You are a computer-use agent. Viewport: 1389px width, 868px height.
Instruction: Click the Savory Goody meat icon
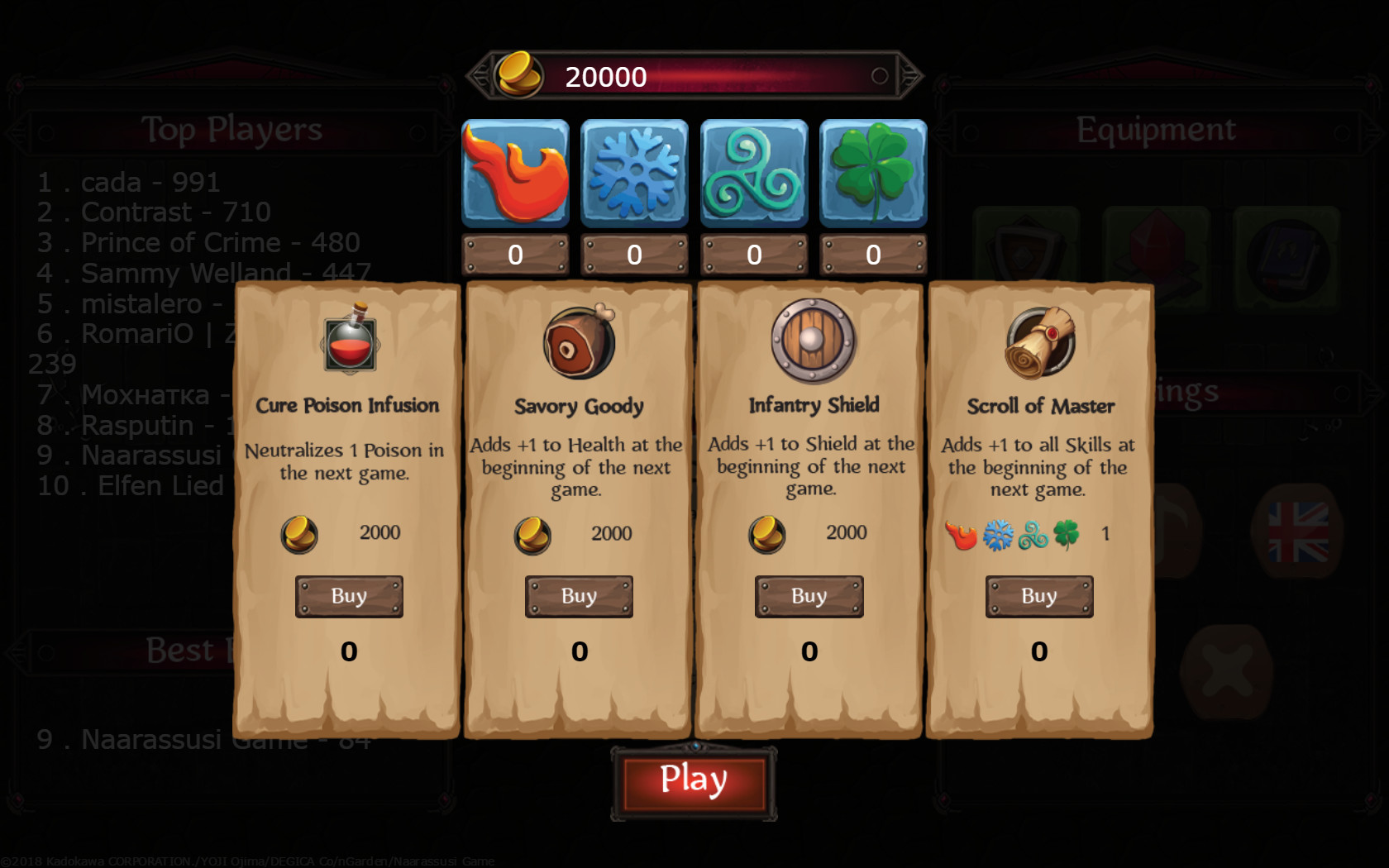580,341
